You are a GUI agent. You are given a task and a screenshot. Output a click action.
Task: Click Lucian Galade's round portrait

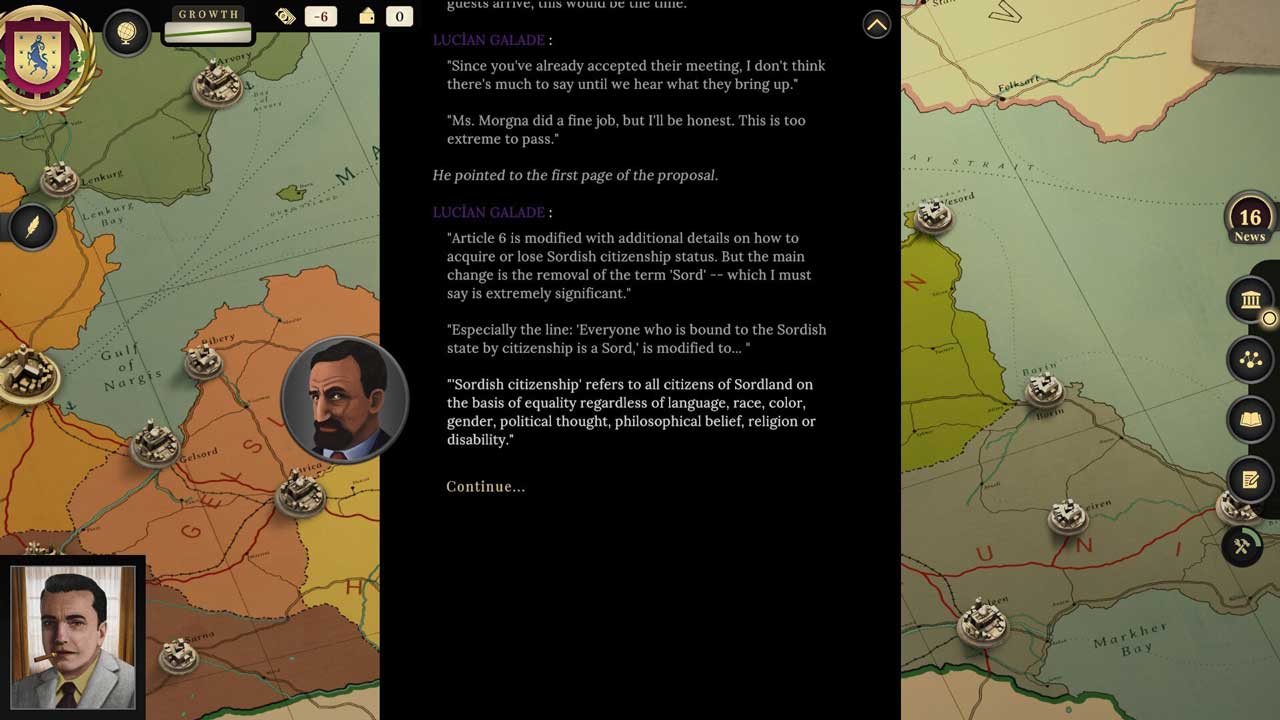(344, 400)
